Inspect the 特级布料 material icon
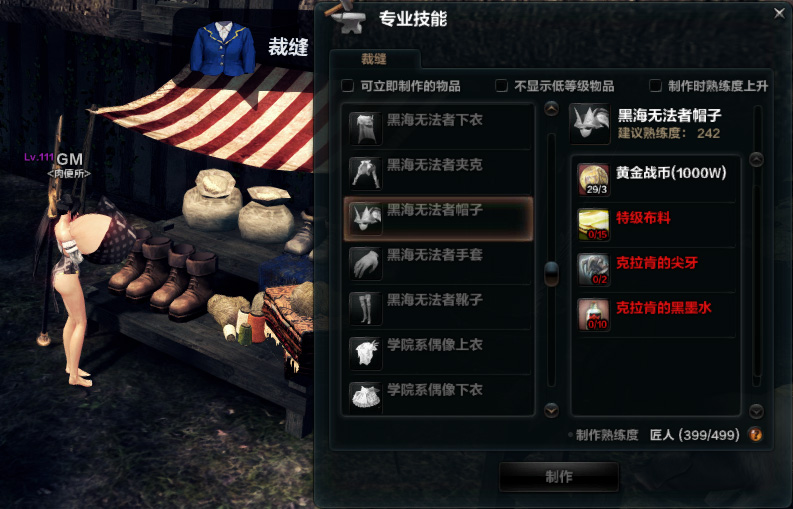Viewport: 793px width, 509px height. [x=594, y=225]
